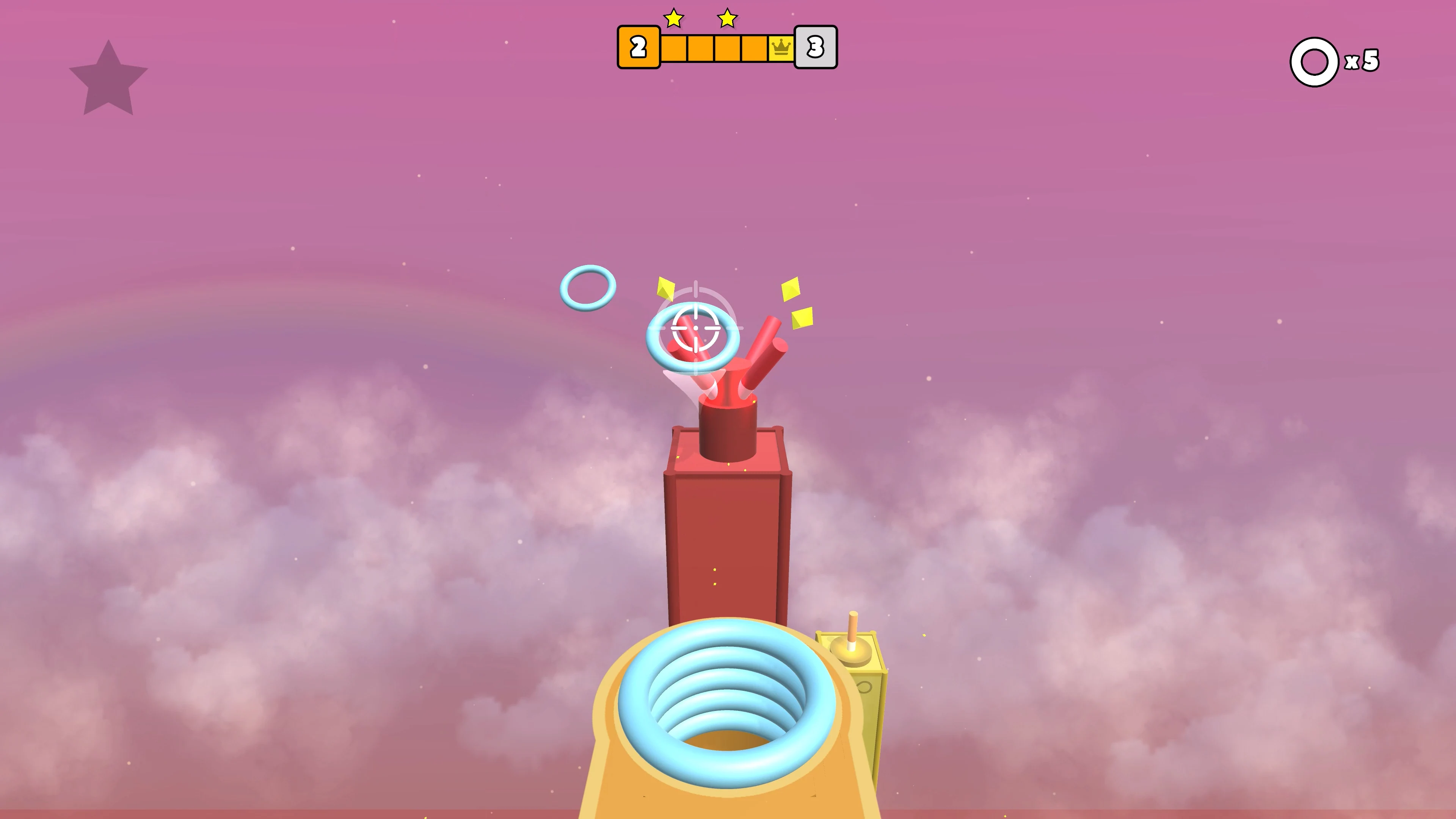Screen dimensions: 1456x819
Task: Select the flying blue ring in the sky
Action: [x=588, y=288]
